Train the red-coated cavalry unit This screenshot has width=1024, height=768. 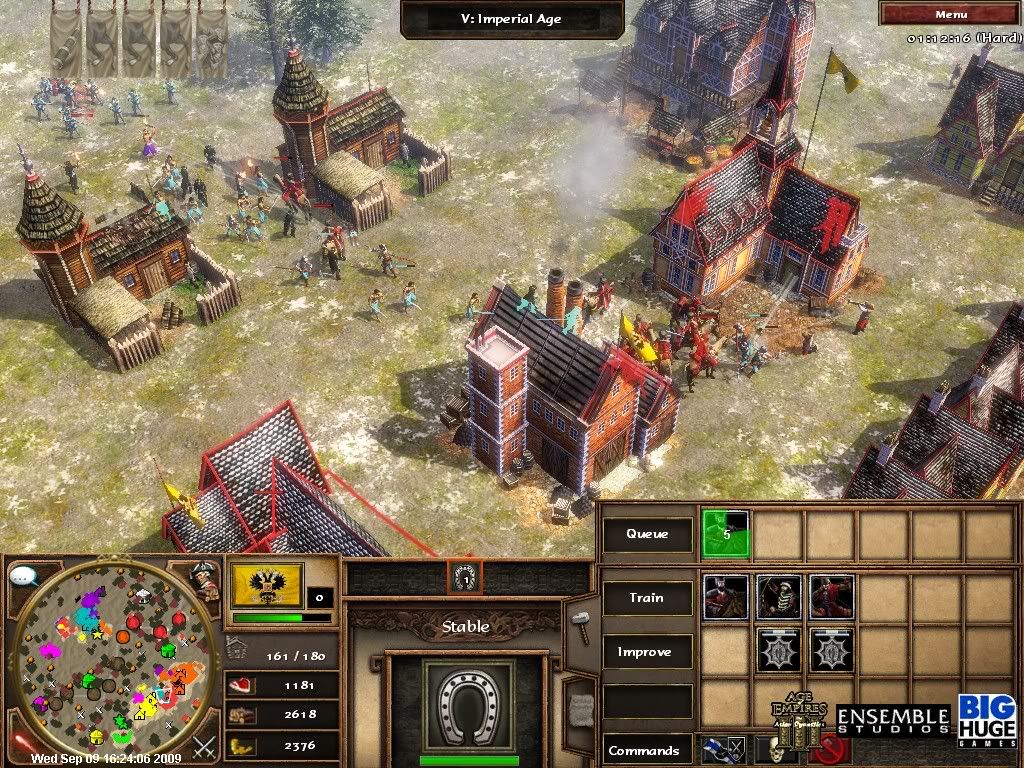[x=831, y=597]
